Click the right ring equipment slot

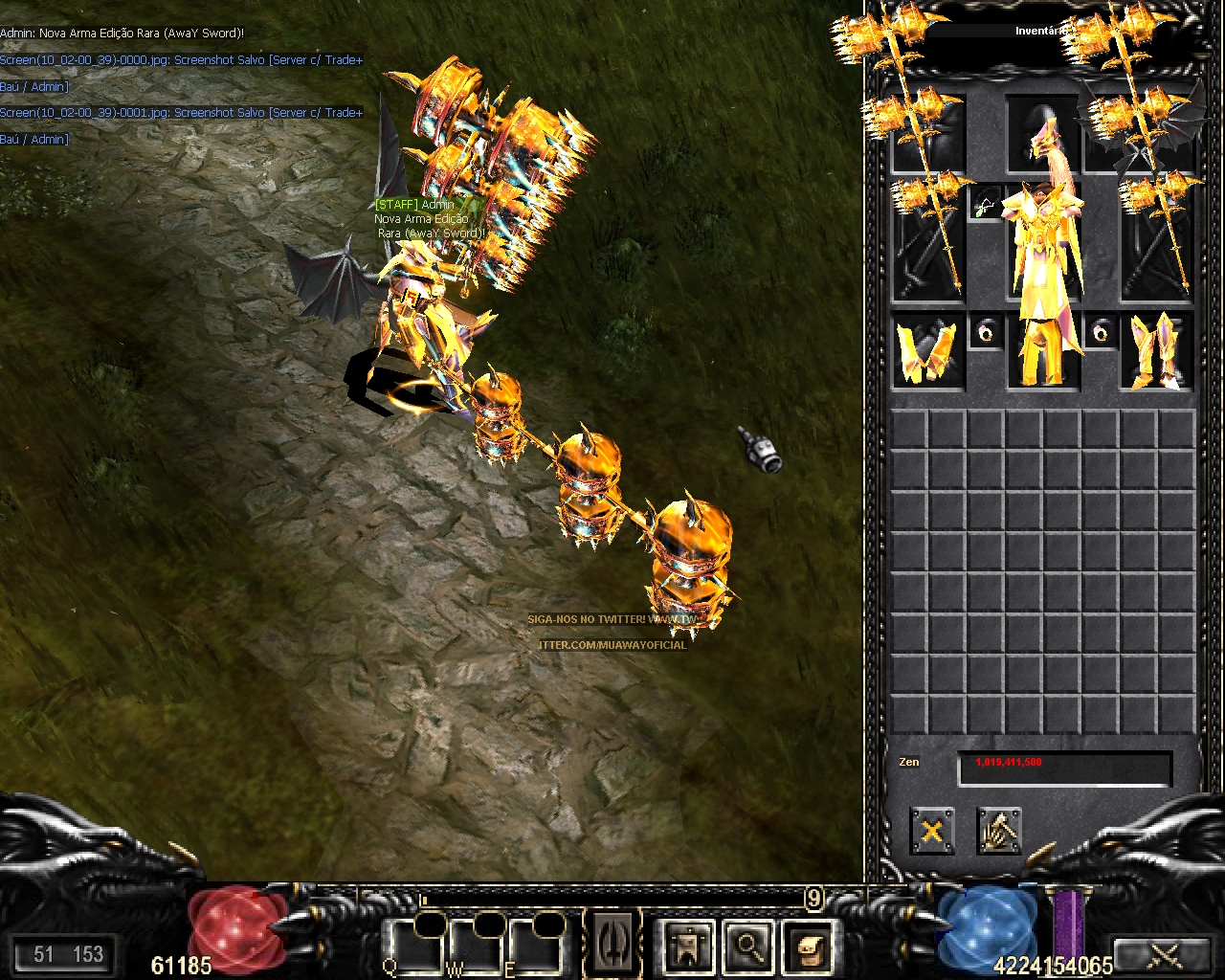pos(1101,332)
